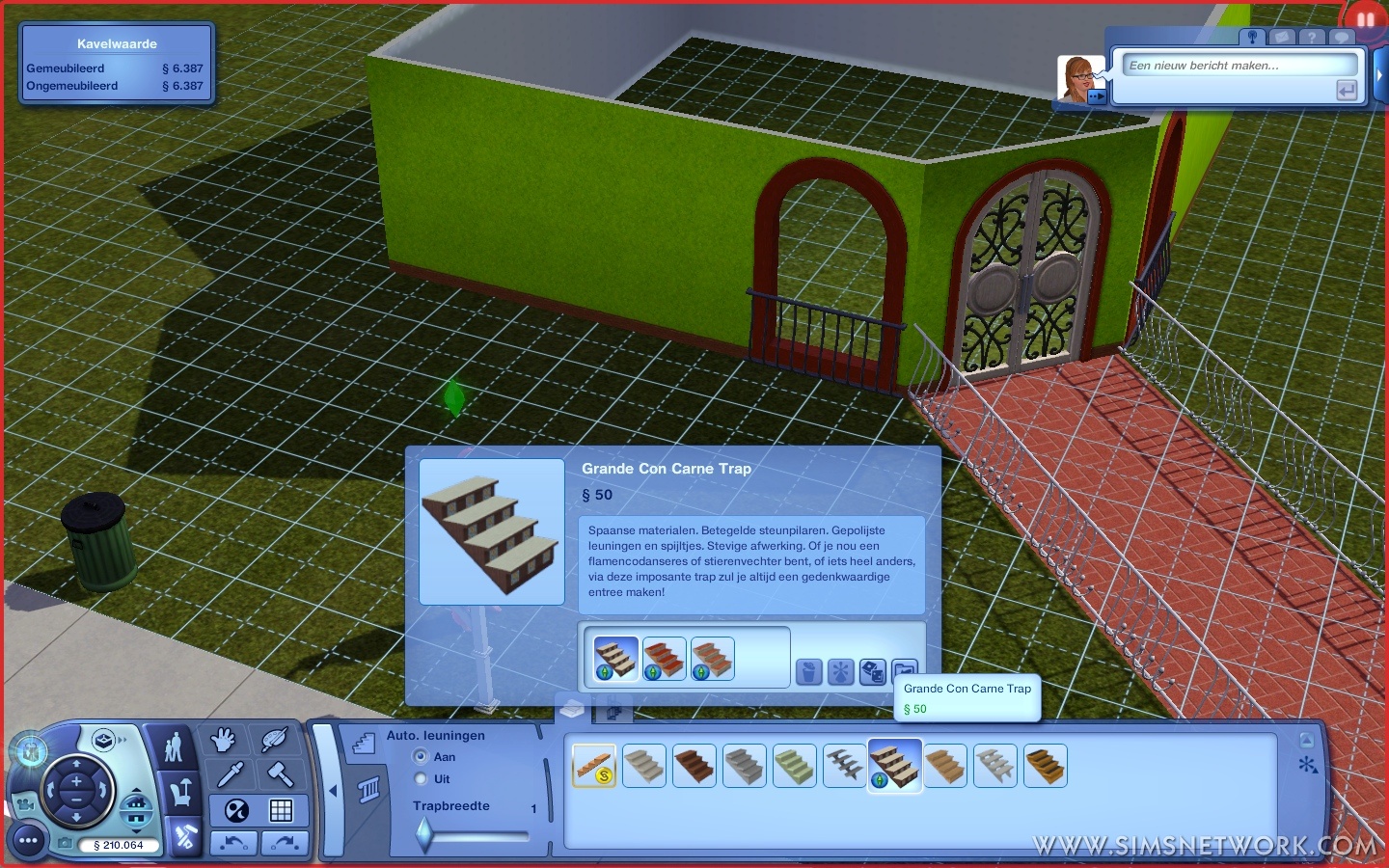The height and width of the screenshot is (868, 1389).
Task: Select the dark brown wooden stairs thumbnail
Action: point(694,766)
